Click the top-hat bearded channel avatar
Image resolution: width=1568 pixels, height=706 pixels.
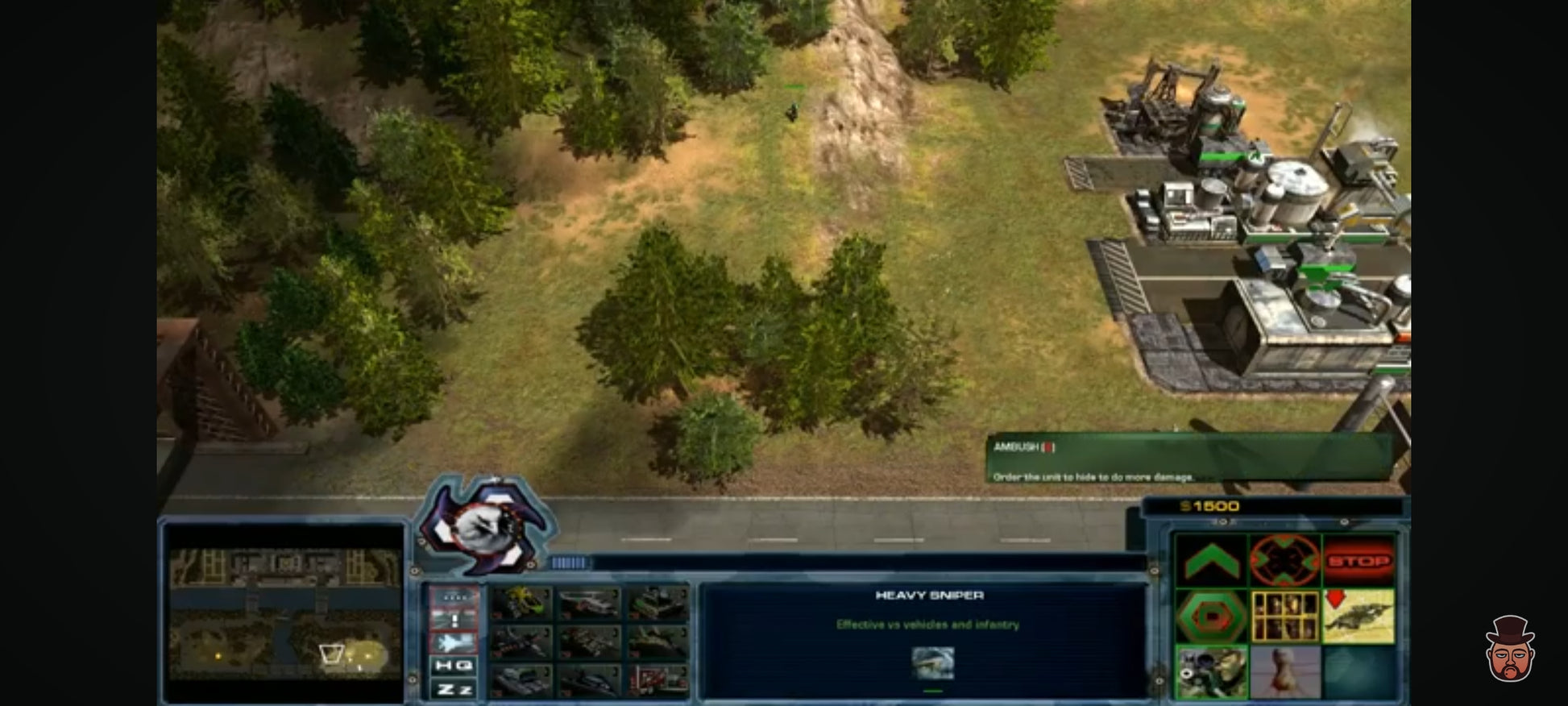[x=1510, y=650]
